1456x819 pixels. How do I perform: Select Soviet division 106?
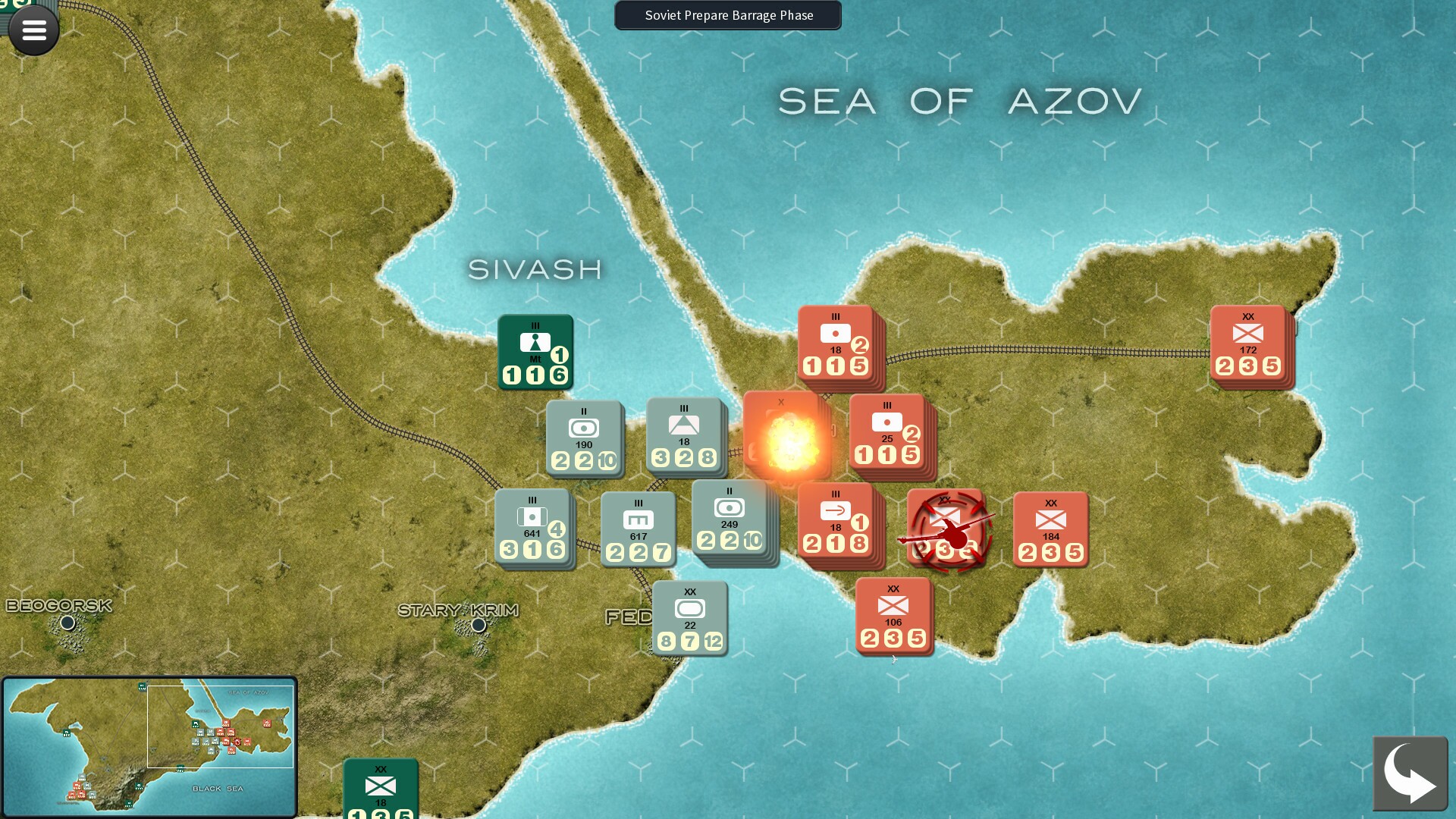pyautogui.click(x=893, y=618)
